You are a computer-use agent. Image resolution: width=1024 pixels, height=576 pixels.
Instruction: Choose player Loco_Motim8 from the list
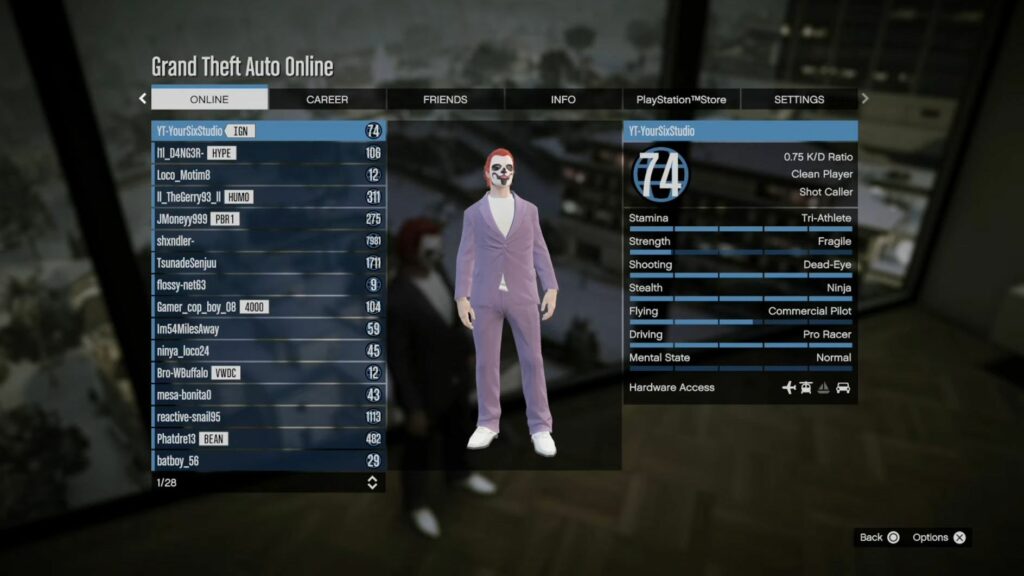coord(268,175)
